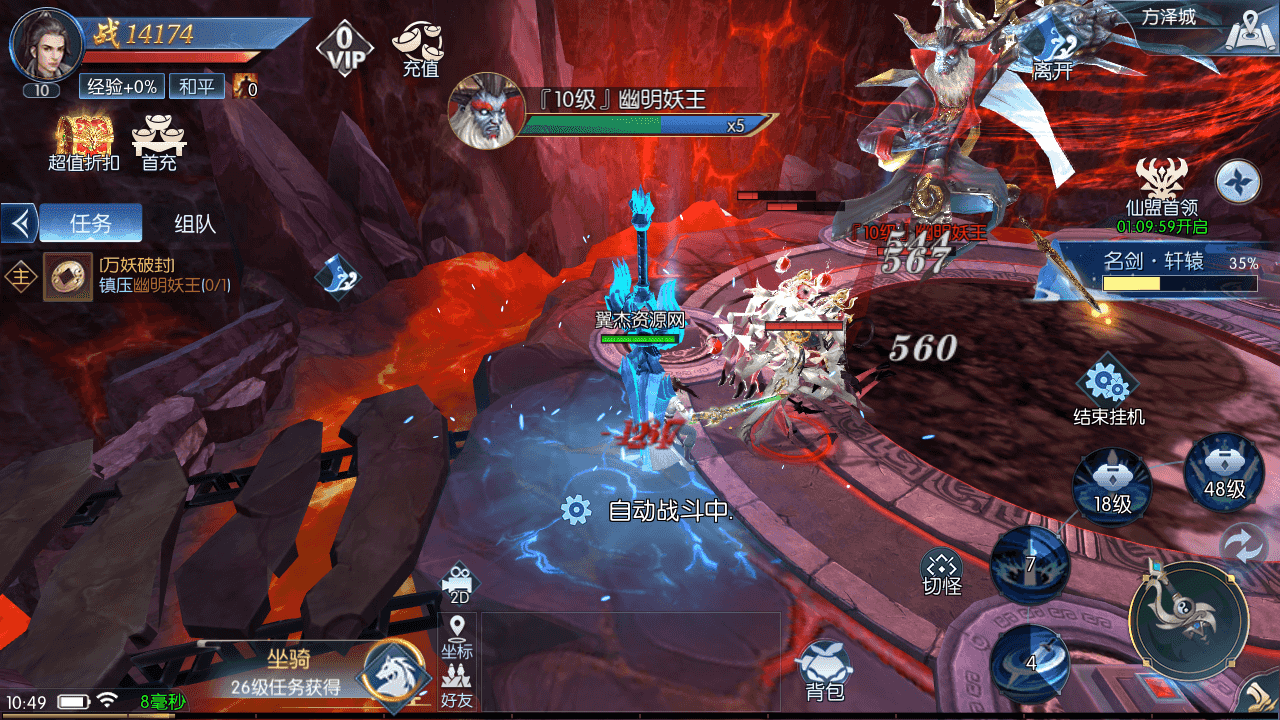Image resolution: width=1280 pixels, height=720 pixels.
Task: Stop auto-battle with 结束挂机
Action: click(x=1108, y=390)
